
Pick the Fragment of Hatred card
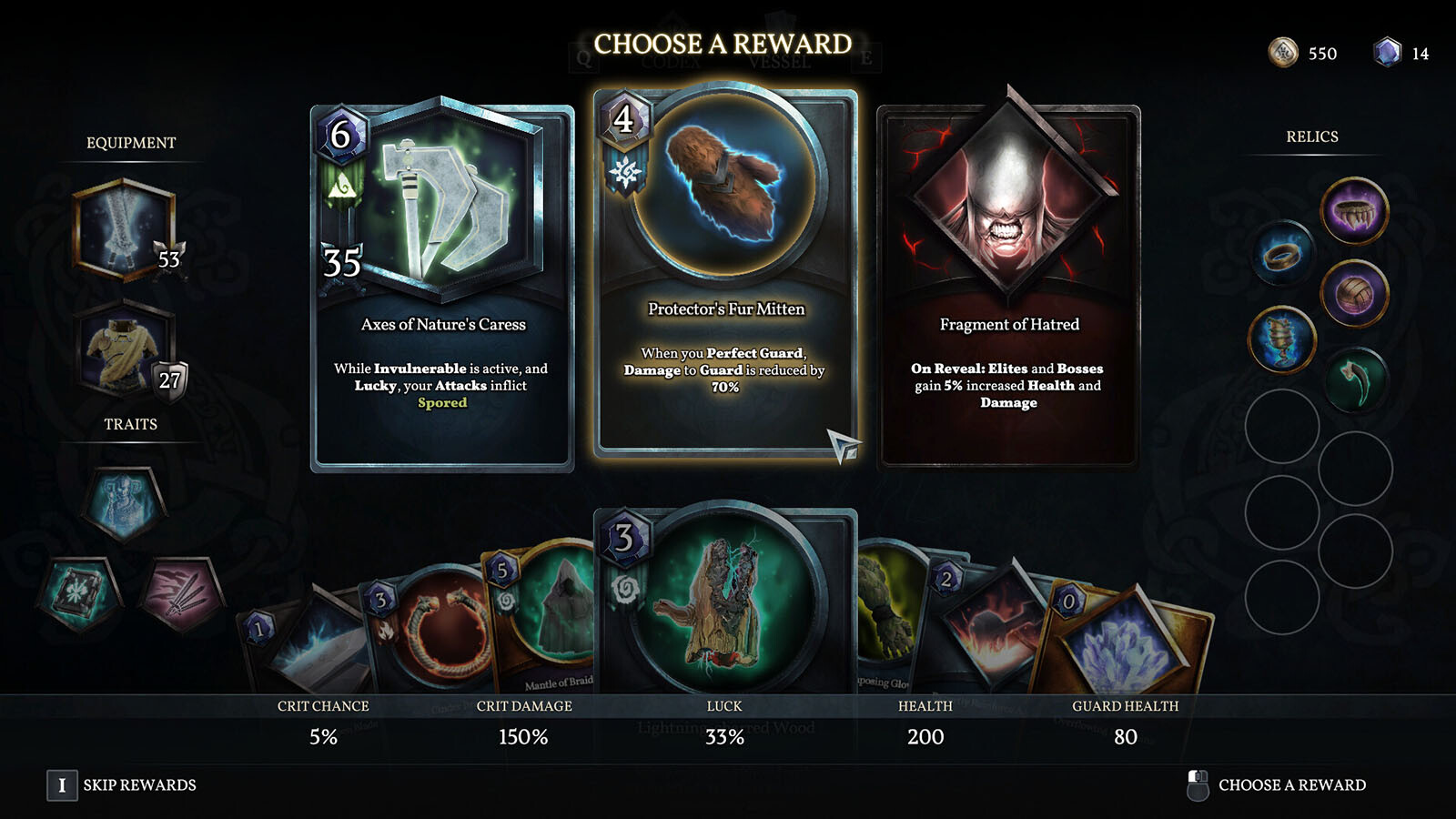tap(1008, 289)
